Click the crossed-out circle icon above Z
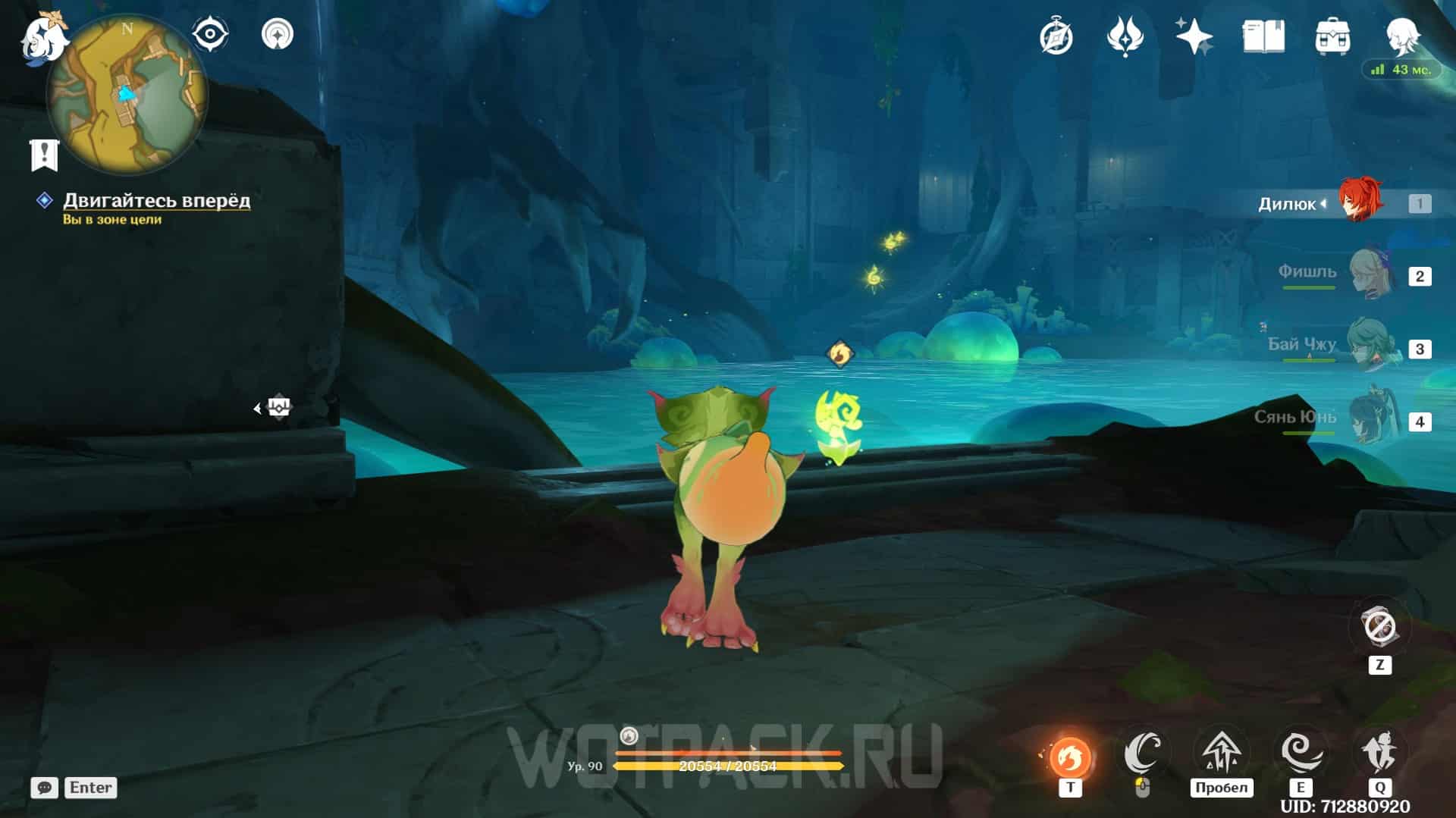 [1379, 628]
